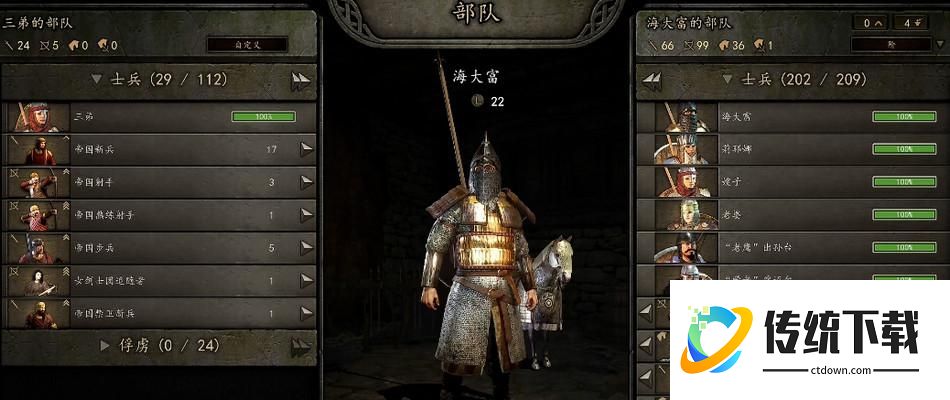Image resolution: width=950 pixels, height=400 pixels.
Task: Transfer 女剑士团追随者 with its arrow
Action: point(307,281)
